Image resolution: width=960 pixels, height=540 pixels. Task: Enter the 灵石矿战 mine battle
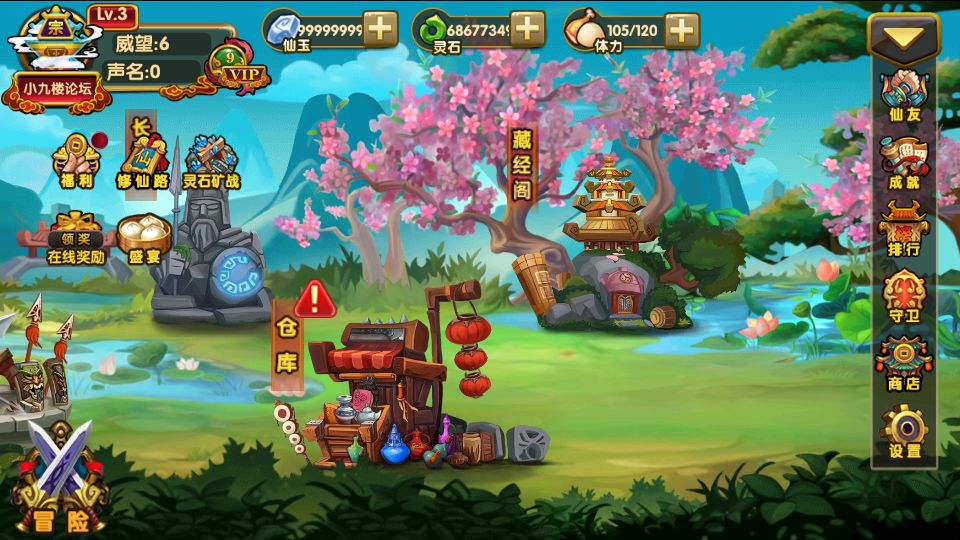tap(211, 163)
